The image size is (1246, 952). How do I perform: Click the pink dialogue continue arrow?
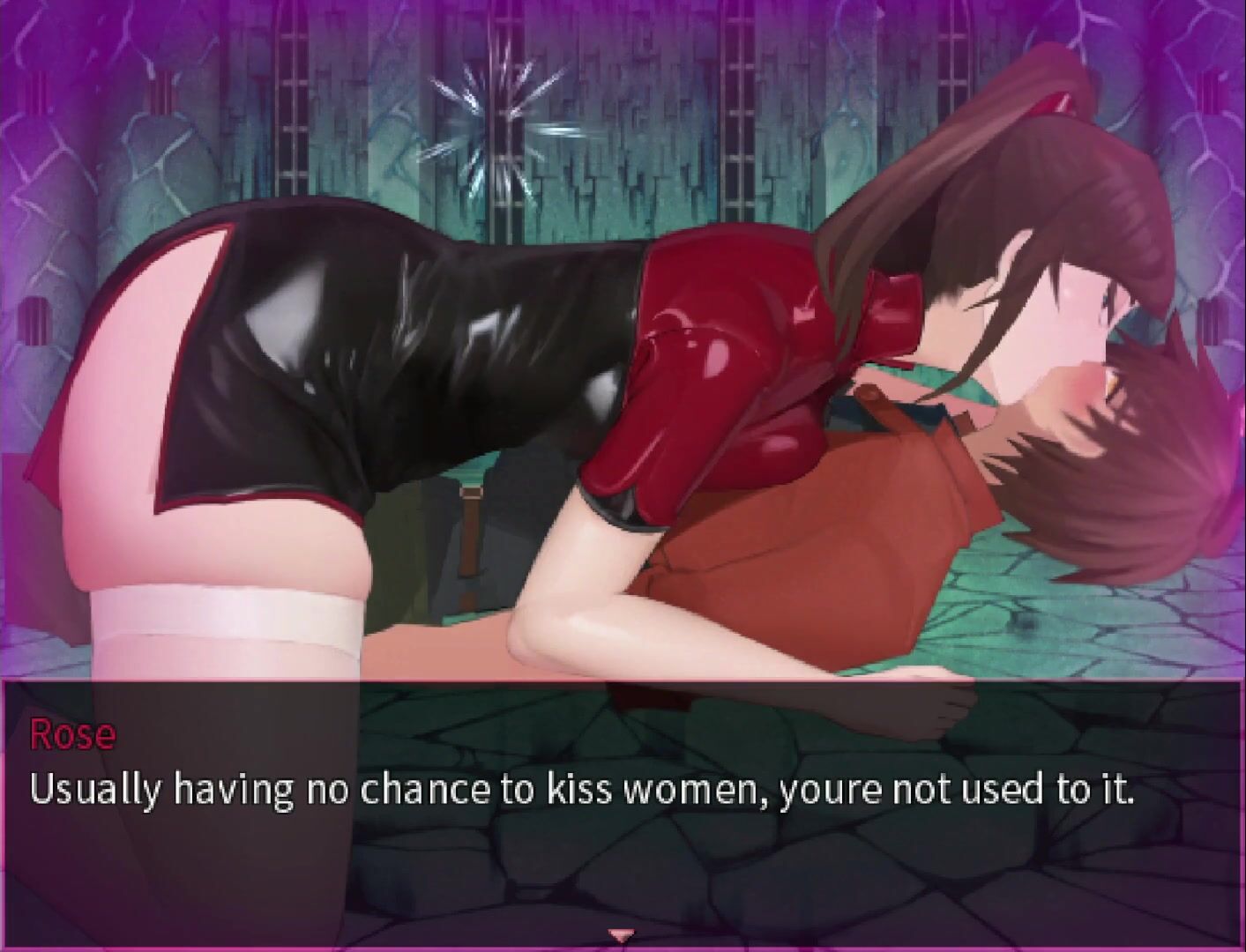[623, 934]
